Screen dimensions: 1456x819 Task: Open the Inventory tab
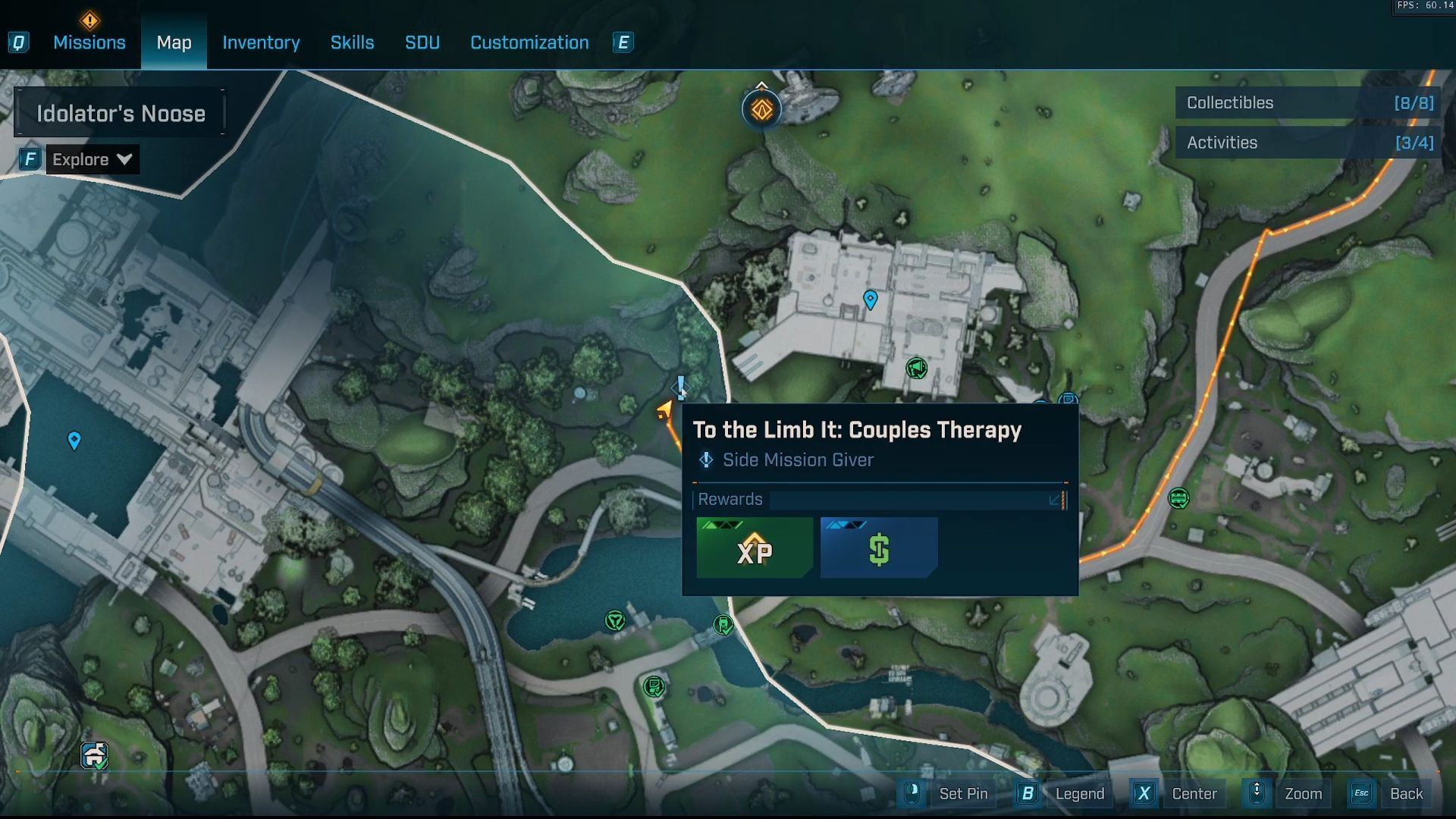pyautogui.click(x=261, y=42)
